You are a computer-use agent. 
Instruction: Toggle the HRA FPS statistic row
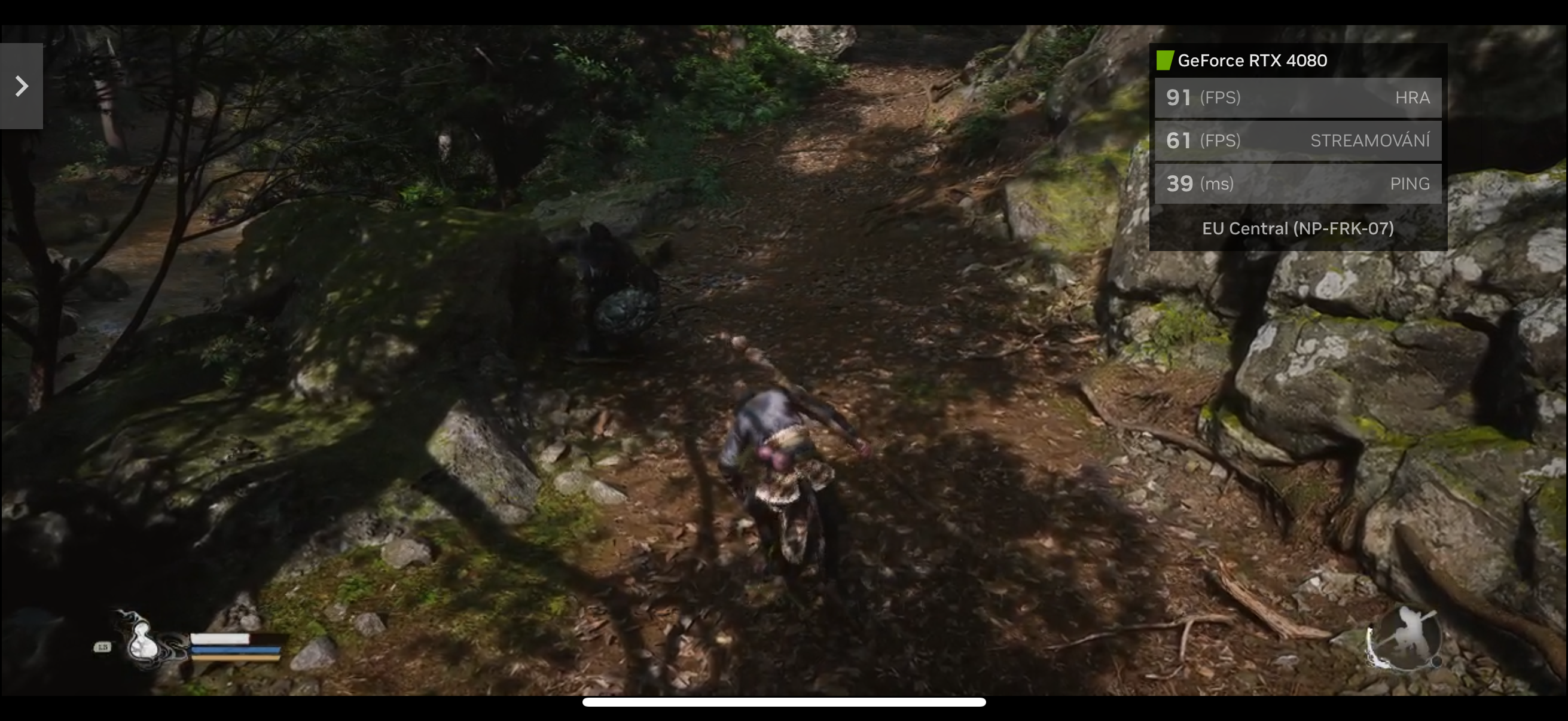1298,97
